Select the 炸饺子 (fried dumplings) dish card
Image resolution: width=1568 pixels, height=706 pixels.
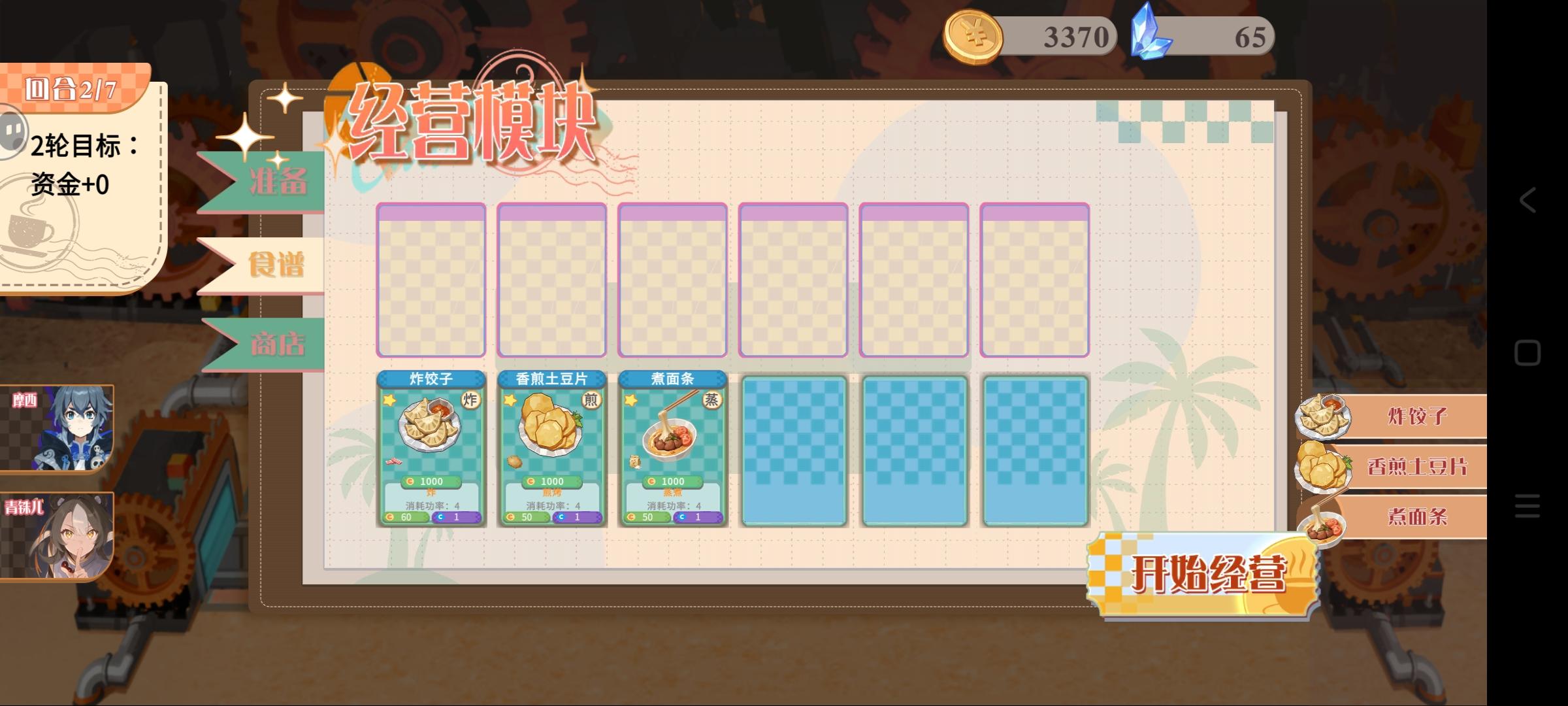429,451
